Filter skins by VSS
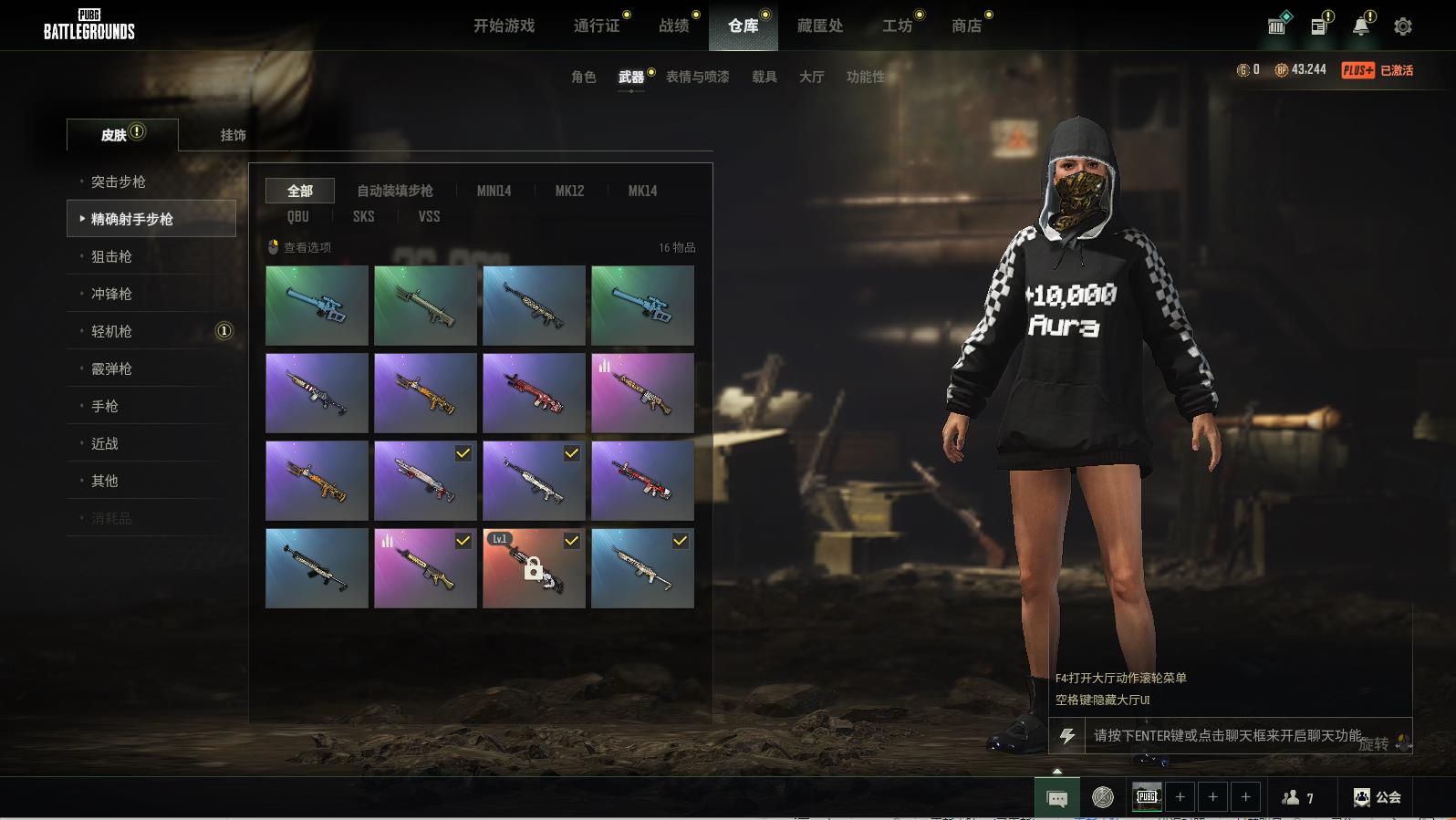1456x820 pixels. tap(429, 216)
